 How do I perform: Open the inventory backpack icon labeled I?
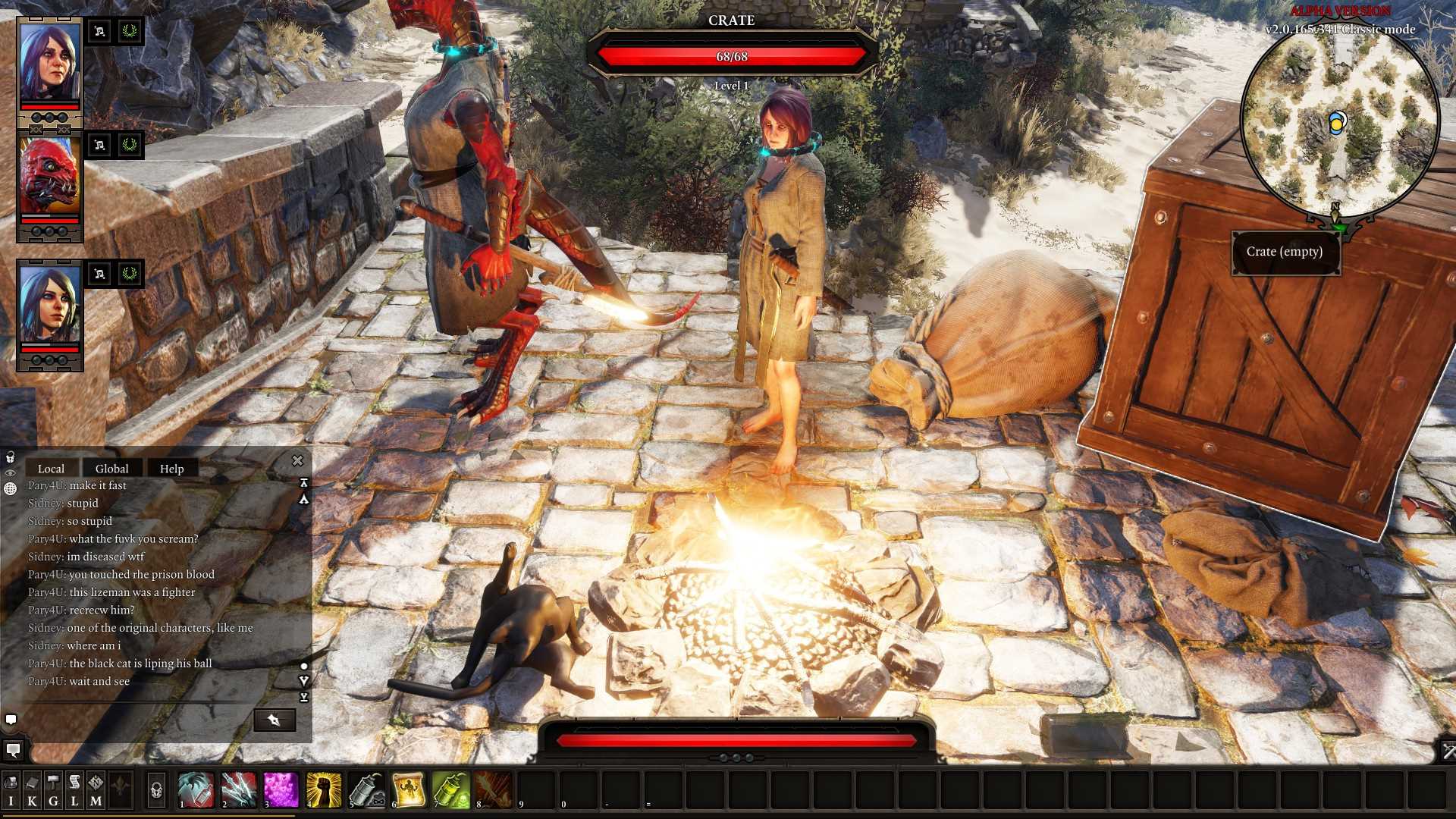tap(11, 789)
